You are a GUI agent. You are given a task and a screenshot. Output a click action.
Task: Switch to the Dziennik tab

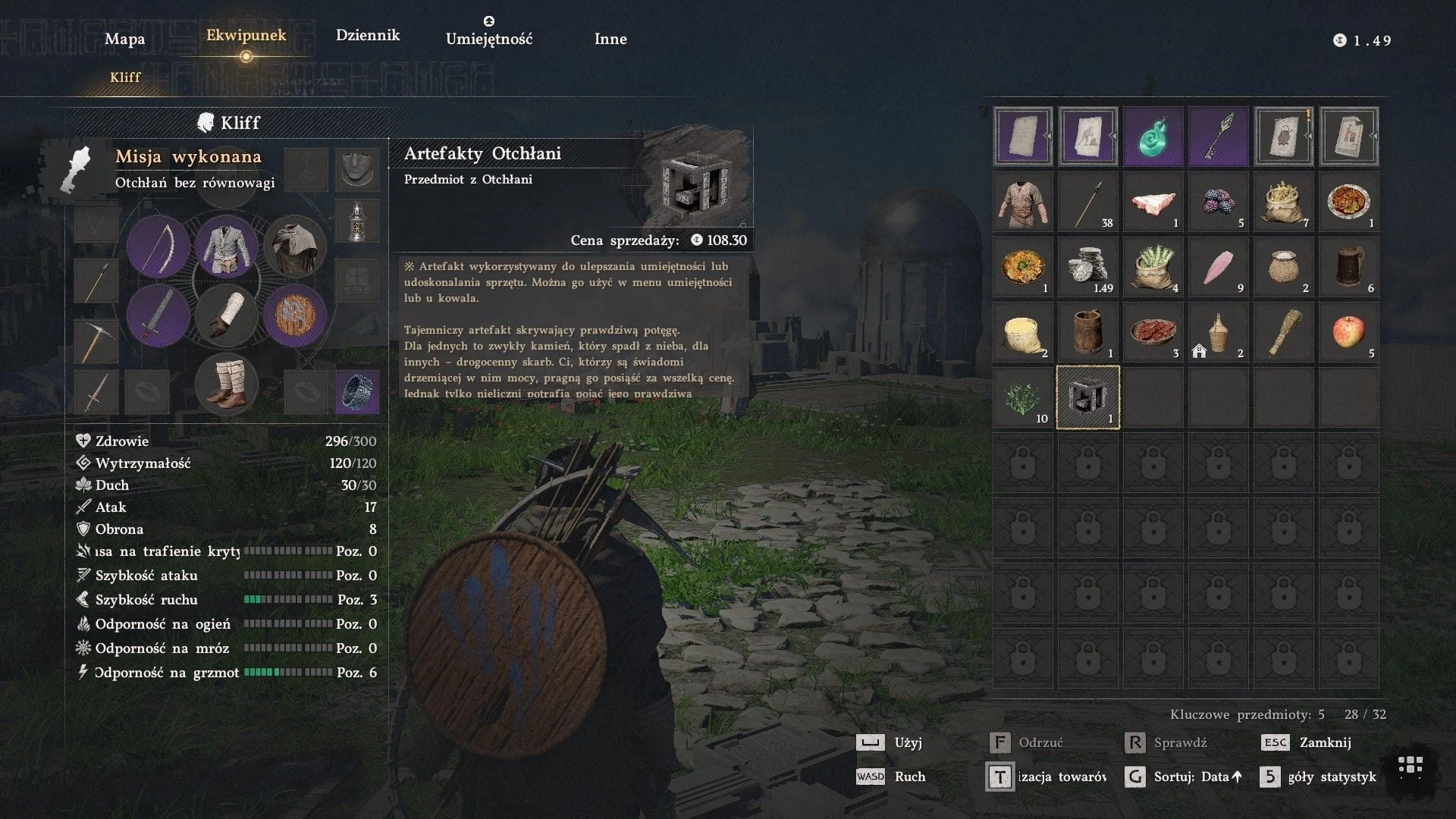[368, 35]
